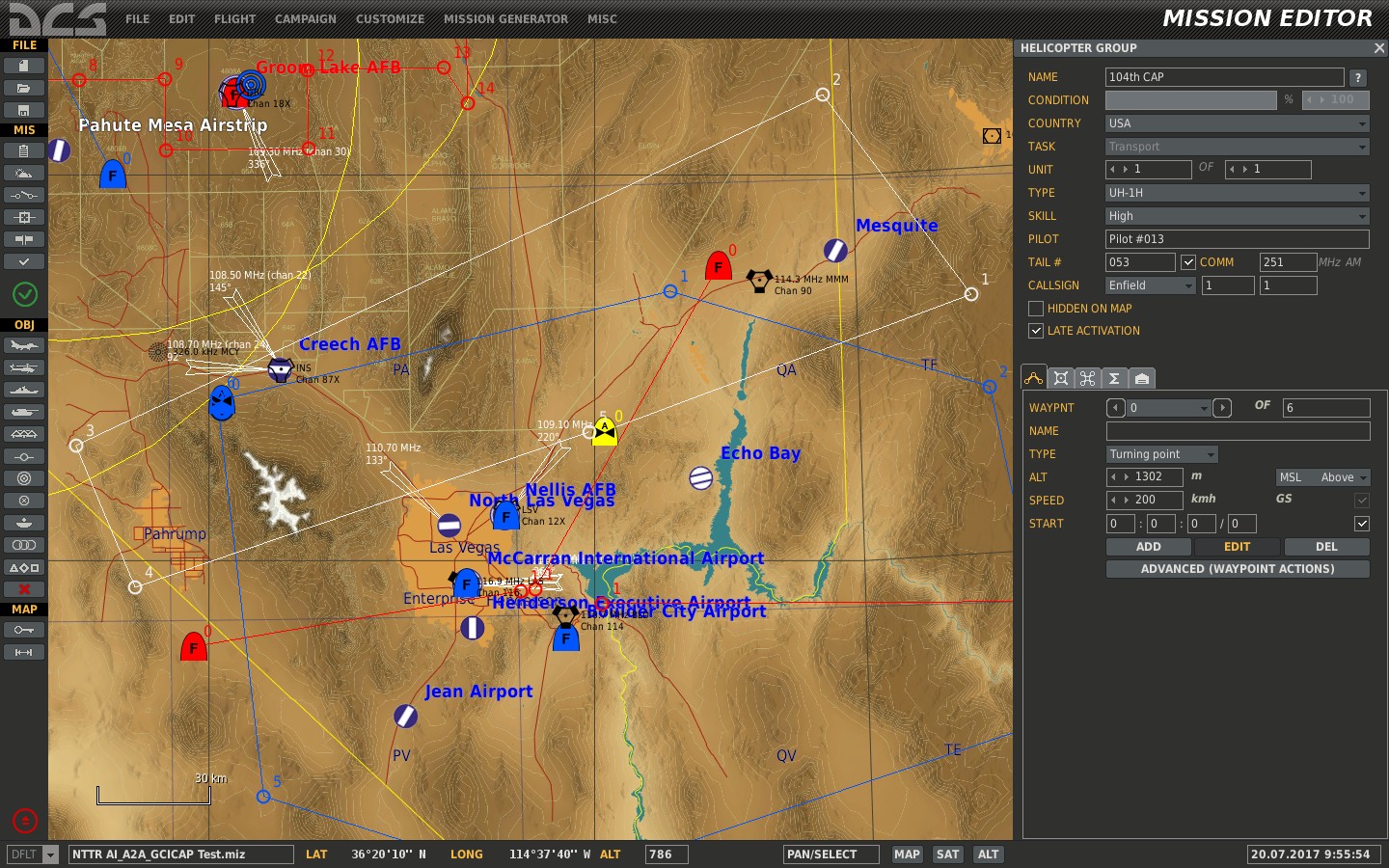Open an existing mission using the folder icon
Image resolution: width=1389 pixels, height=868 pixels.
pyautogui.click(x=23, y=87)
